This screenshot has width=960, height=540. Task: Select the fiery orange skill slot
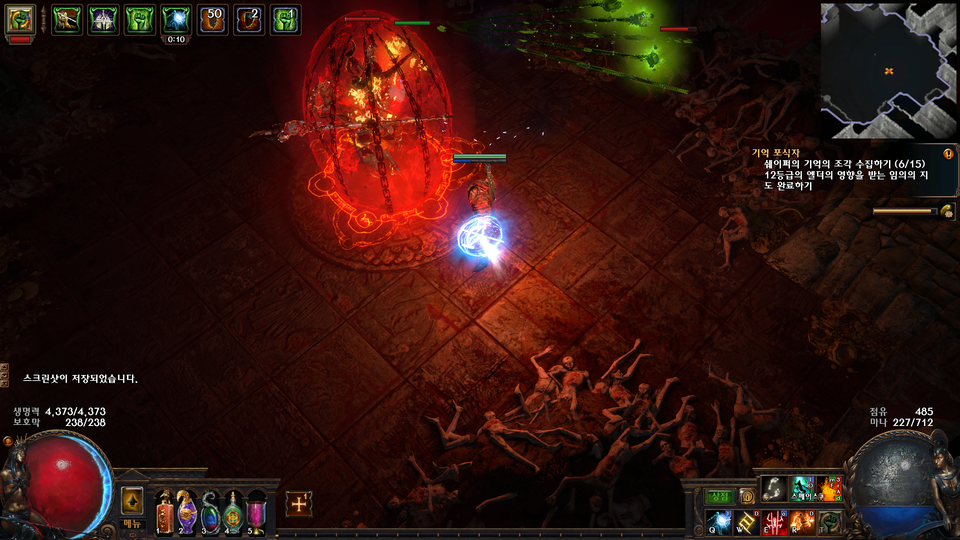[830, 488]
